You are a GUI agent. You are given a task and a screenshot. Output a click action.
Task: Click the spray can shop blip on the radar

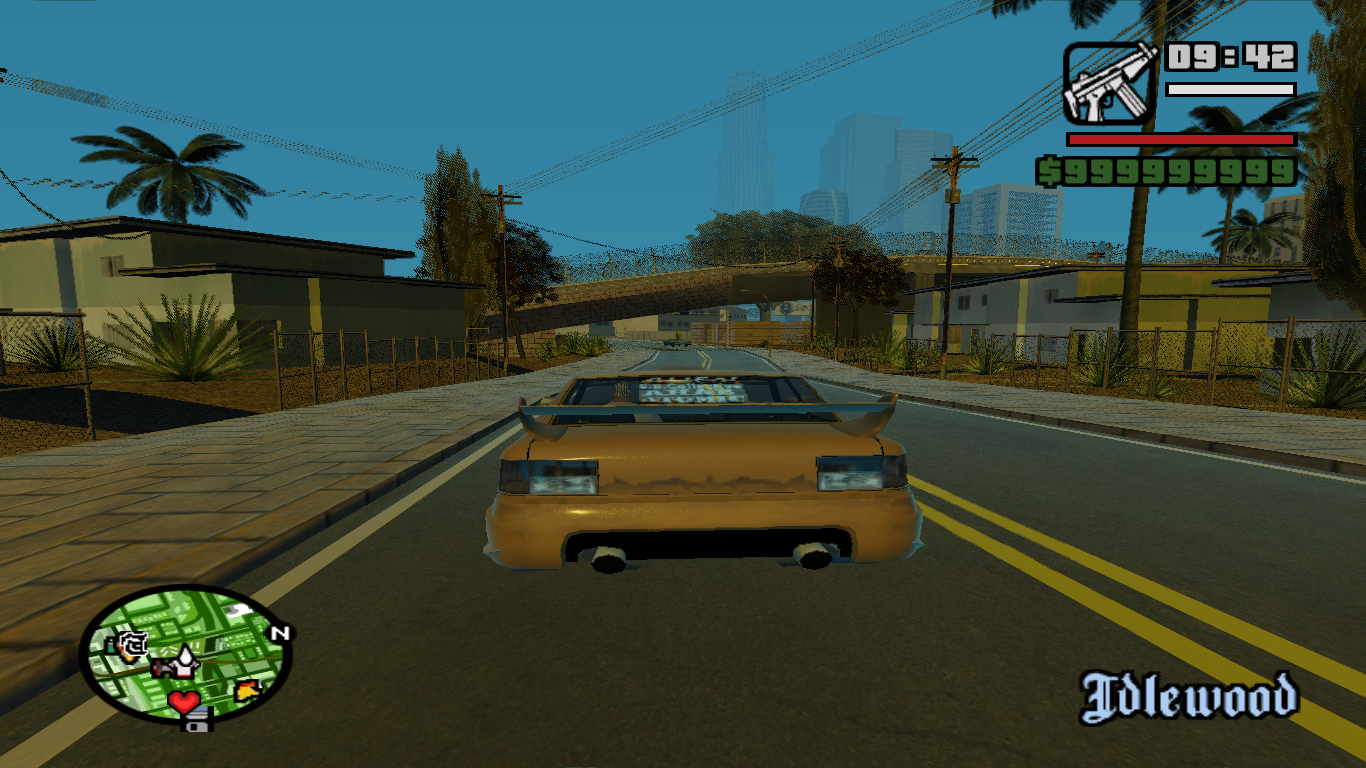point(110,646)
